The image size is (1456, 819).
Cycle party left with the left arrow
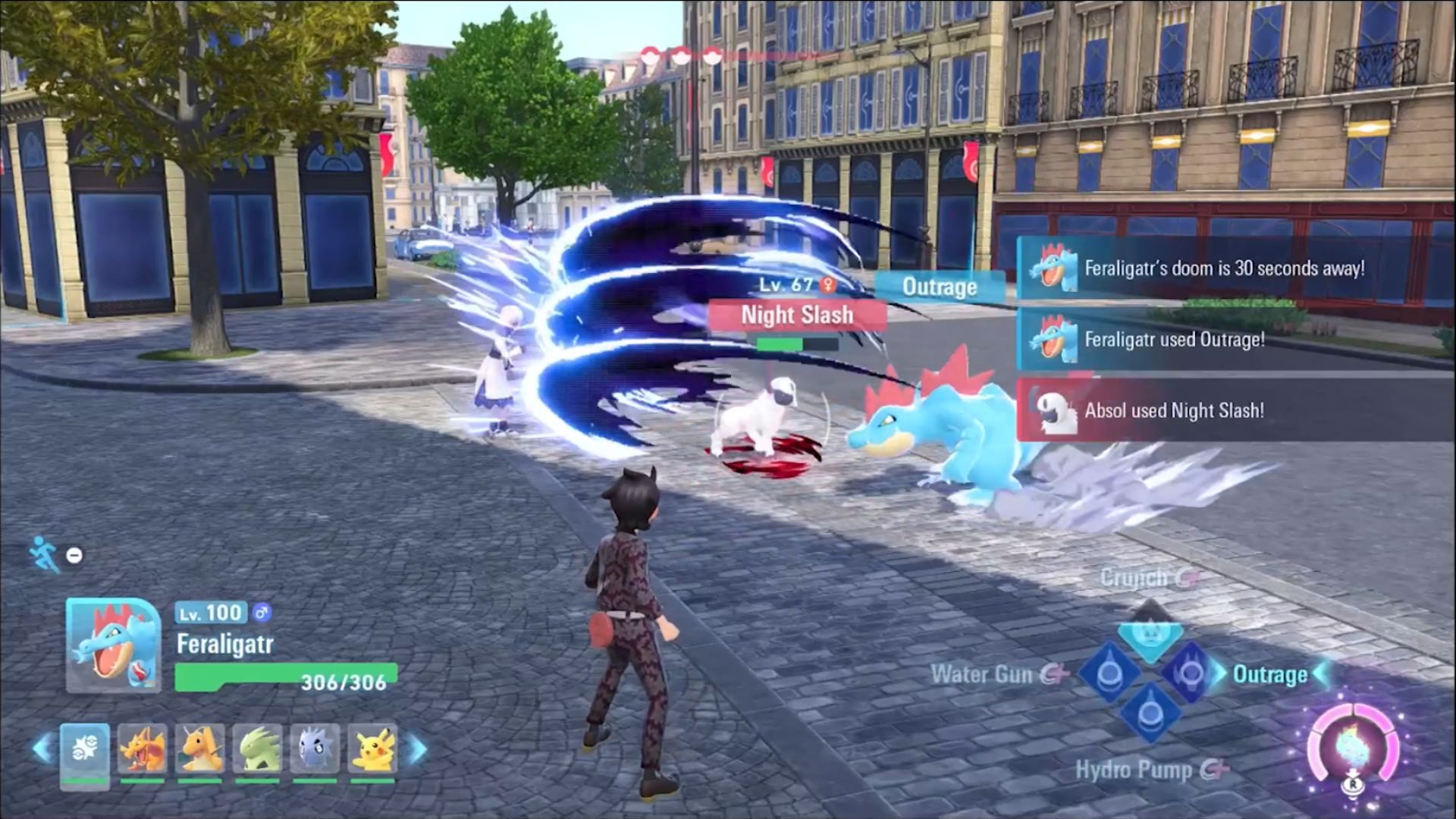[x=42, y=749]
